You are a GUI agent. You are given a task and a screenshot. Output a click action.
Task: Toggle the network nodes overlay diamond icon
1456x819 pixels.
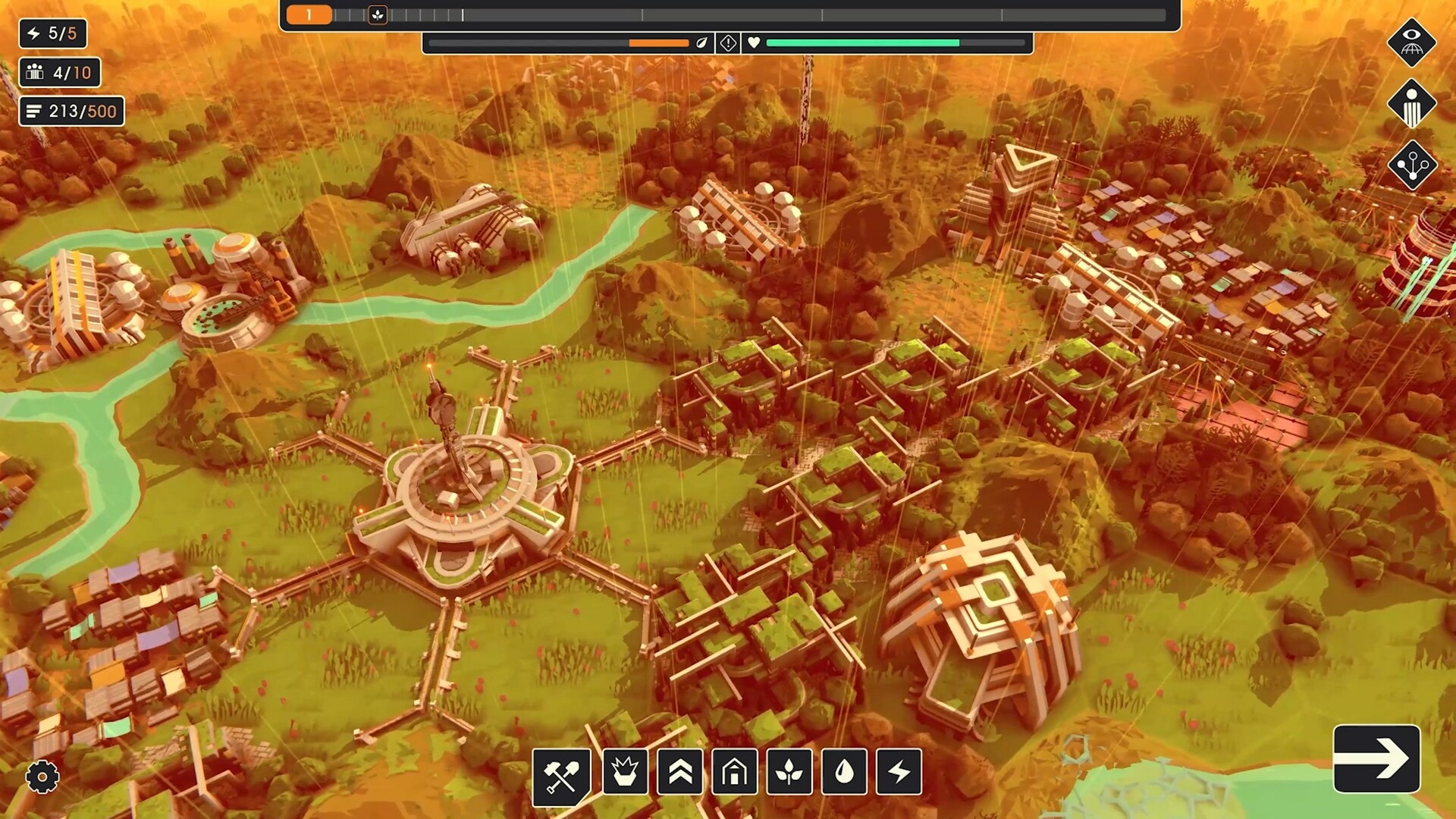tap(1412, 167)
